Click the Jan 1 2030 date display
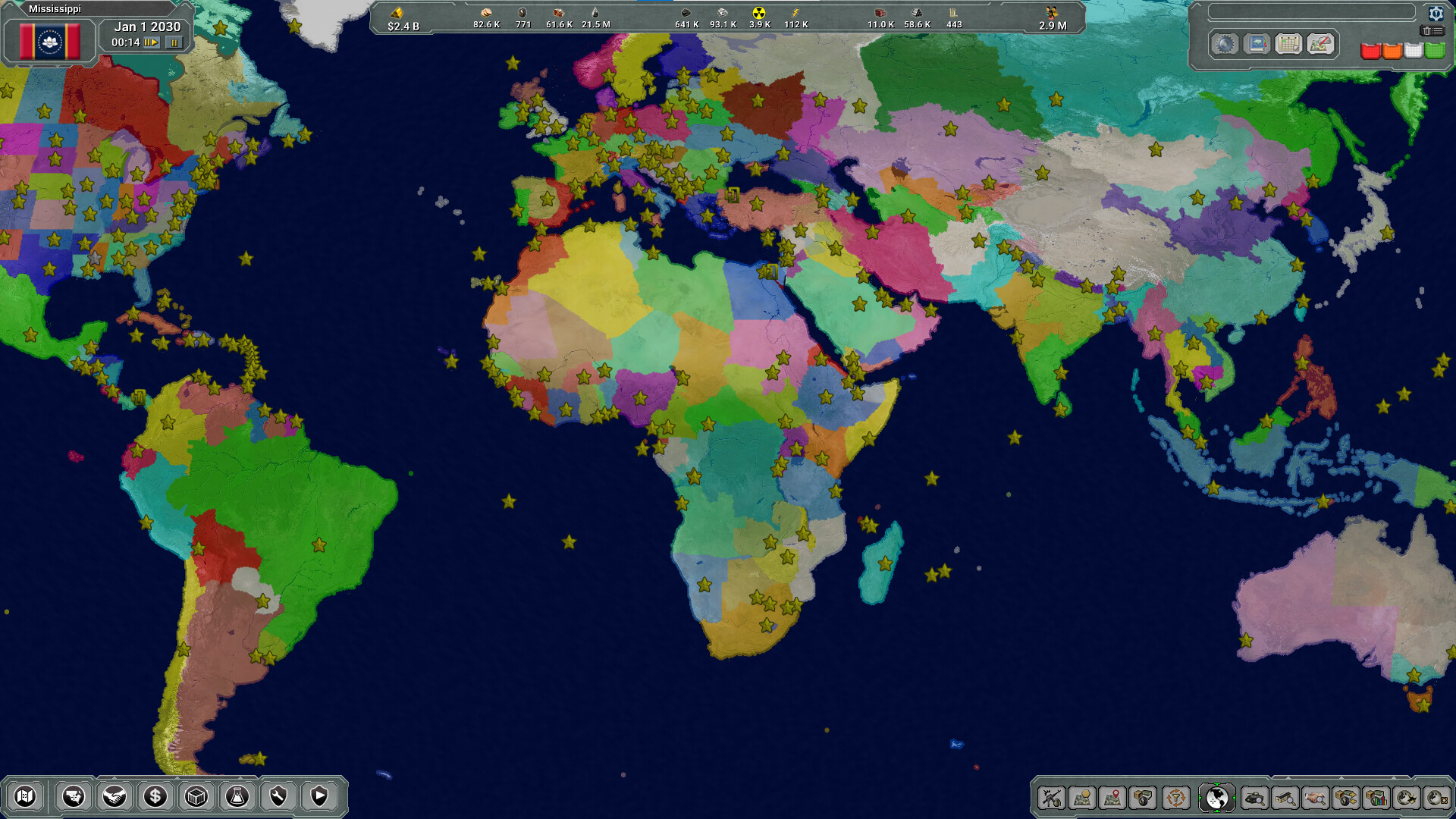 (146, 26)
